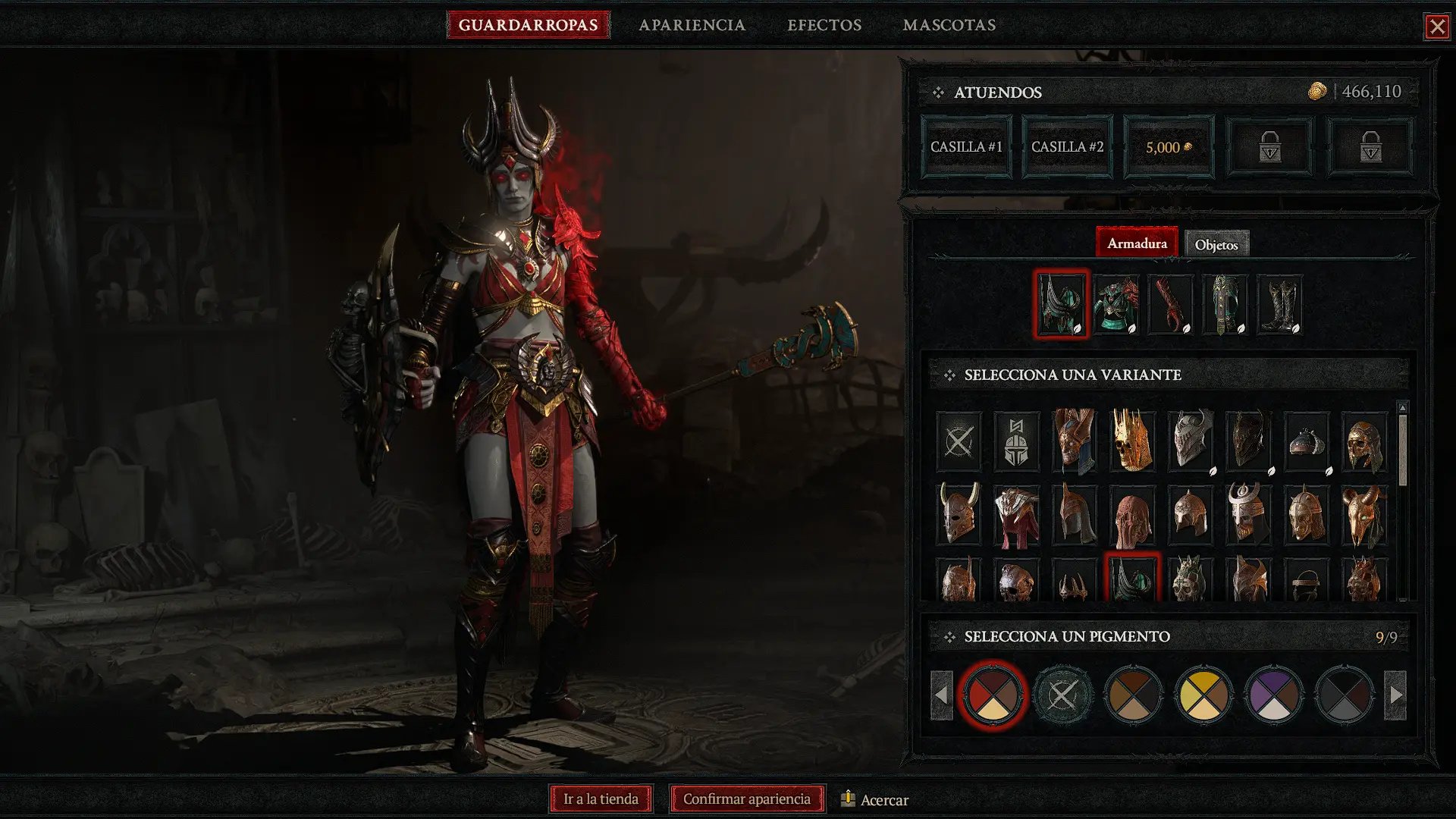Select the boots armor slot
Screen dimensions: 1456x819
(x=1279, y=305)
